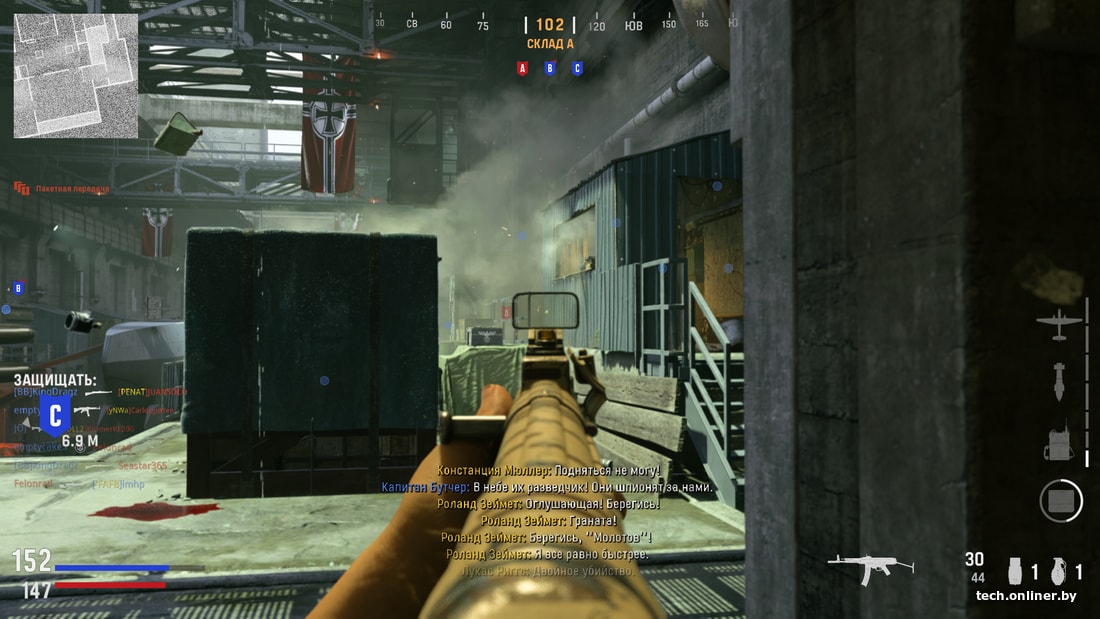
Task: Click the large C defend objective marker
Action: click(x=56, y=414)
